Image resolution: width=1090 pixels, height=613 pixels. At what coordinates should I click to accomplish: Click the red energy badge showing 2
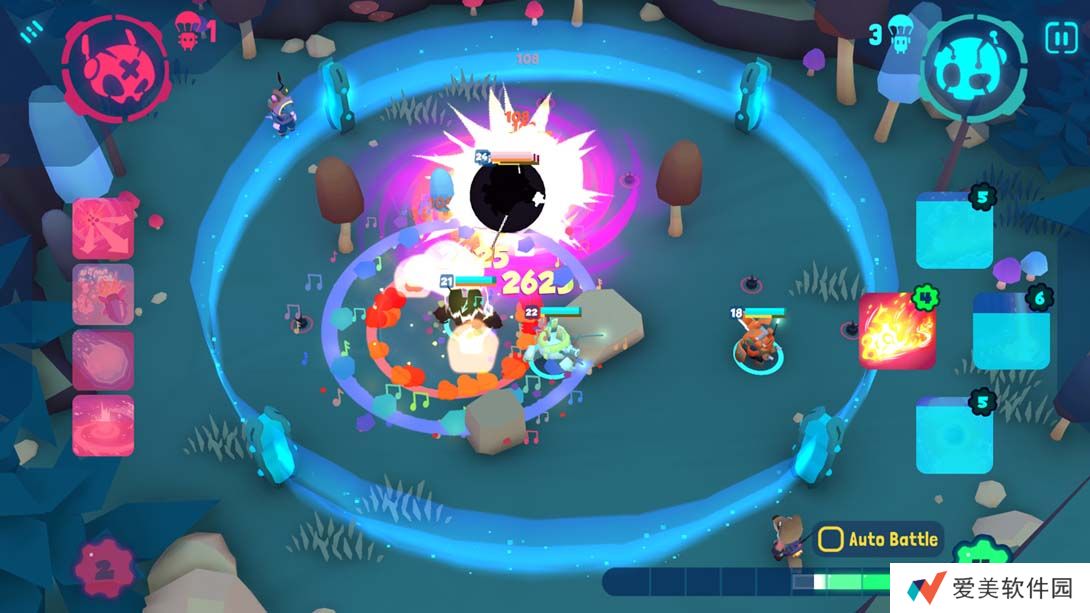coord(104,572)
